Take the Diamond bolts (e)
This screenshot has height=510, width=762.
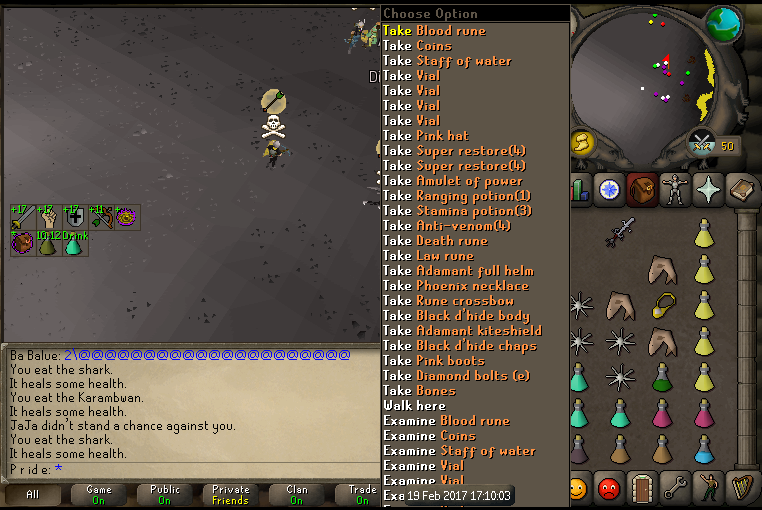point(460,376)
